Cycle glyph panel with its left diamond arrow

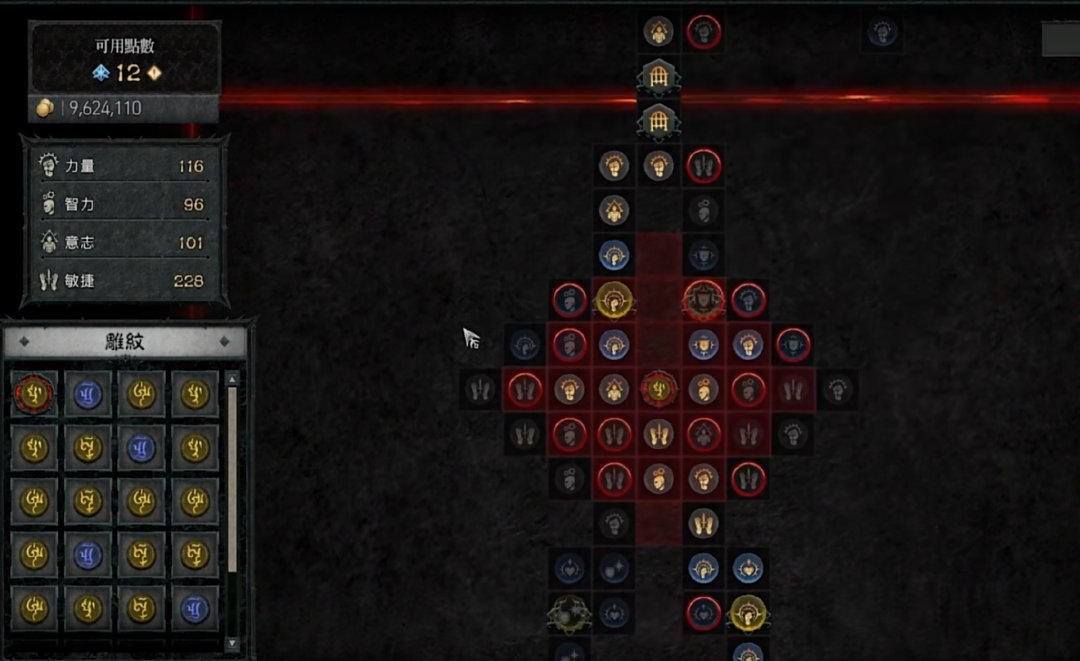pos(23,342)
